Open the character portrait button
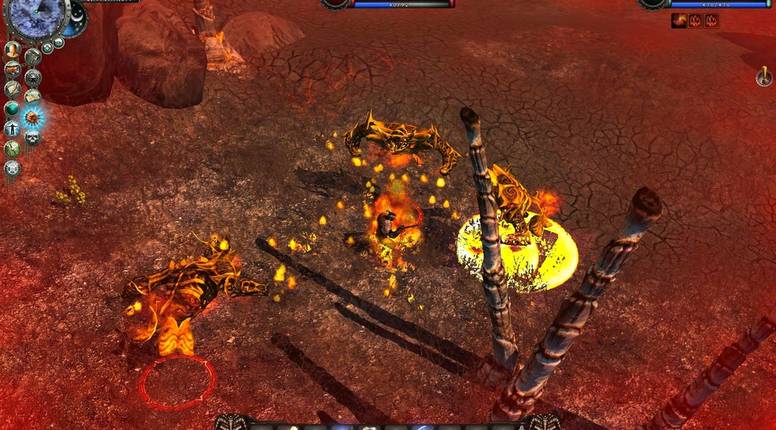Viewport: 776px width, 430px height. tap(12, 49)
